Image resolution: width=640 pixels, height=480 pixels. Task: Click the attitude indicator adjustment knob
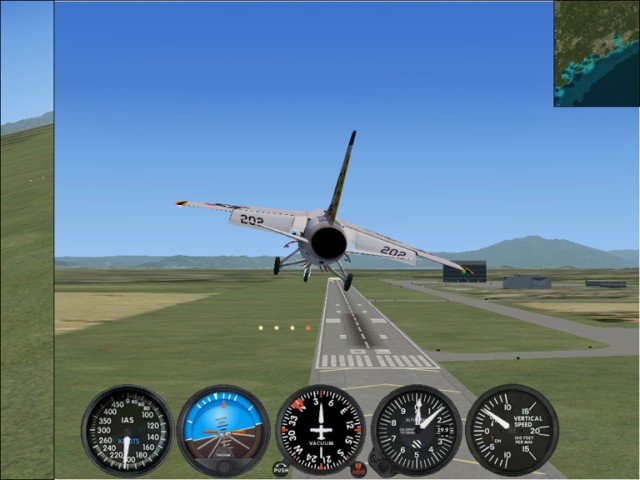pos(223,466)
